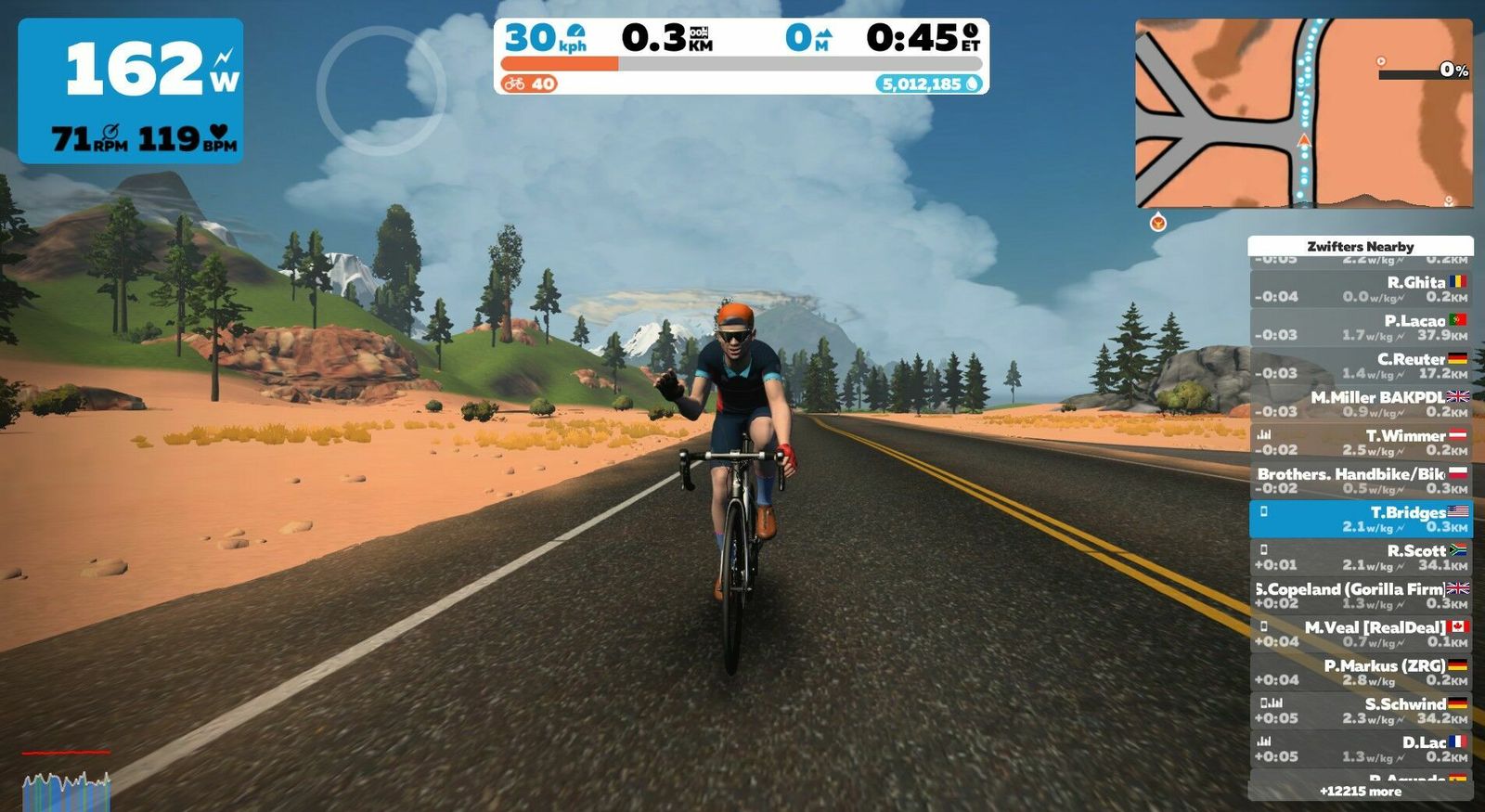Viewport: 1485px width, 812px height.
Task: Pick M.Miller BAKPDL in the riders list
Action: click(x=1361, y=404)
